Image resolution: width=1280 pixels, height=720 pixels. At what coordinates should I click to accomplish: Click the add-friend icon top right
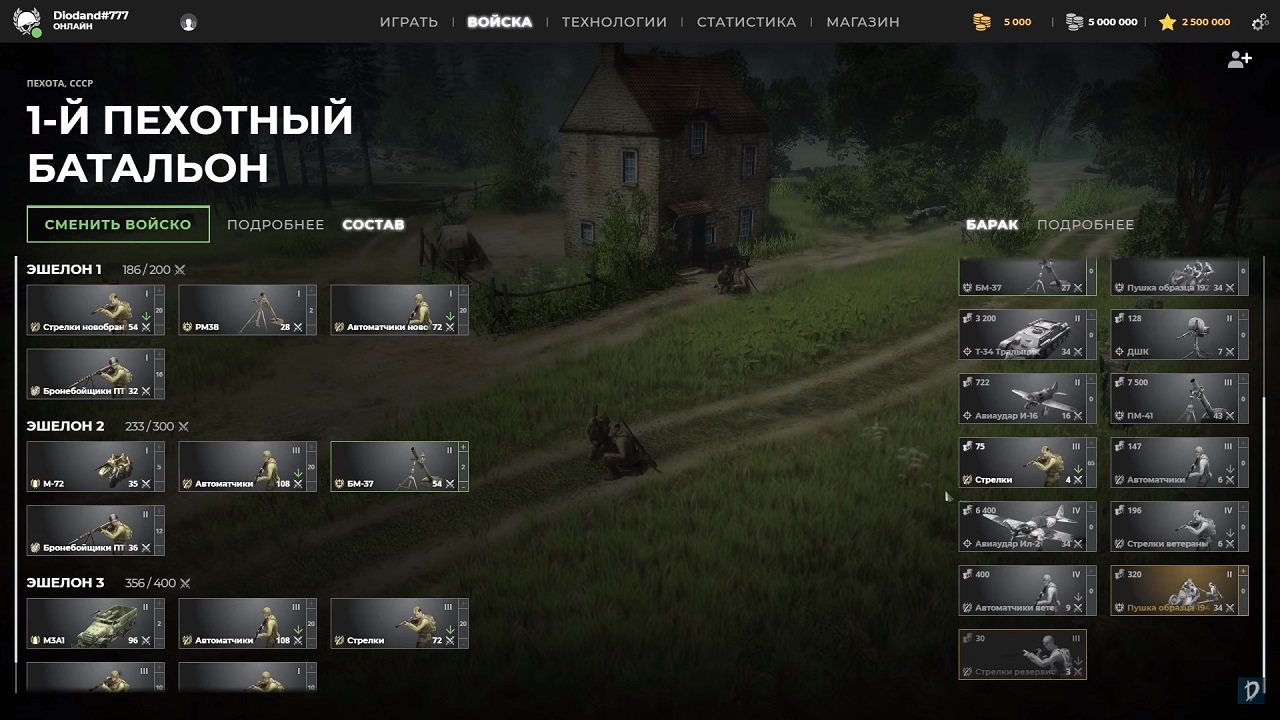tap(1240, 59)
